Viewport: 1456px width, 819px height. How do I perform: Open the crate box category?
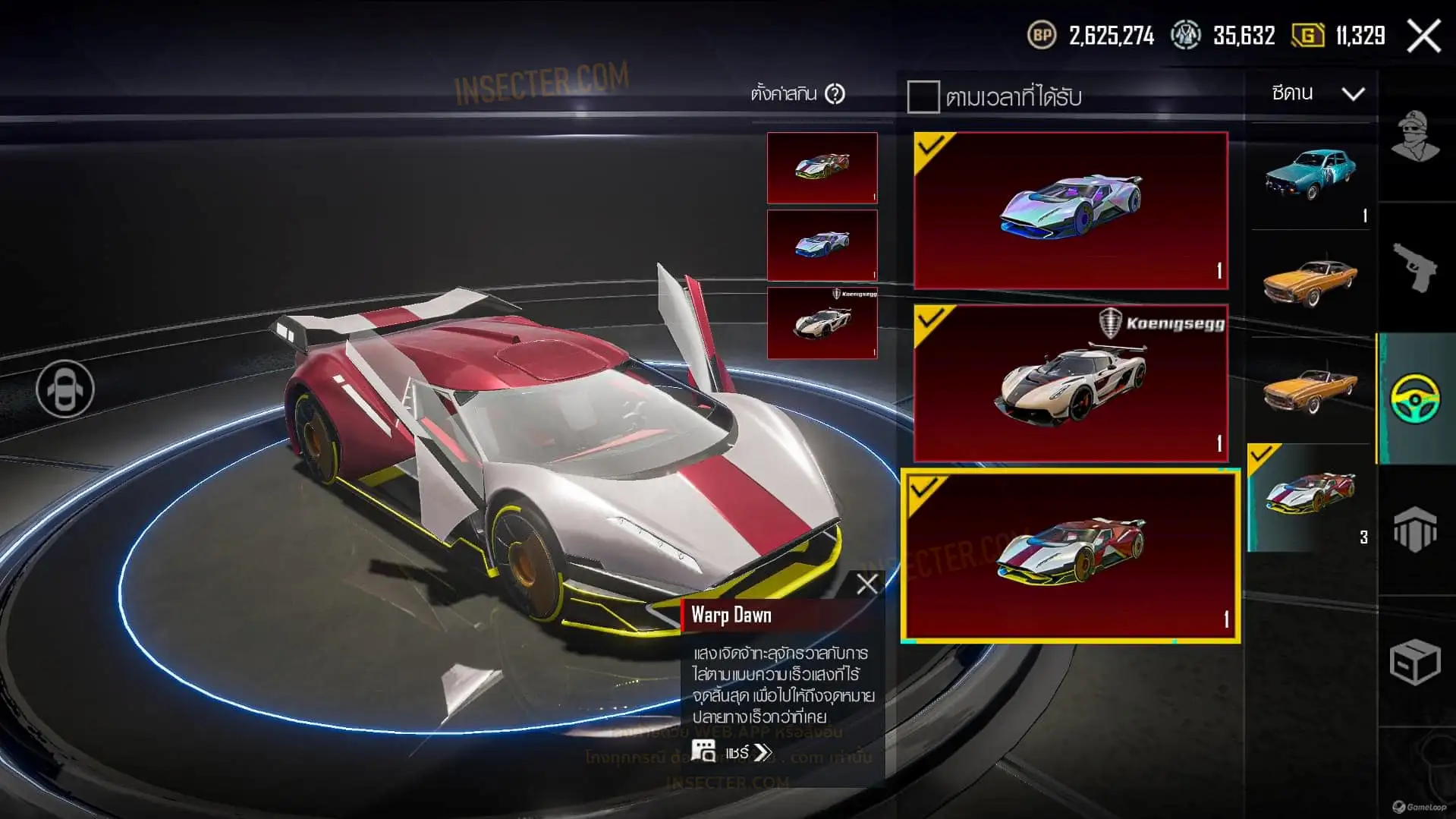click(1415, 662)
